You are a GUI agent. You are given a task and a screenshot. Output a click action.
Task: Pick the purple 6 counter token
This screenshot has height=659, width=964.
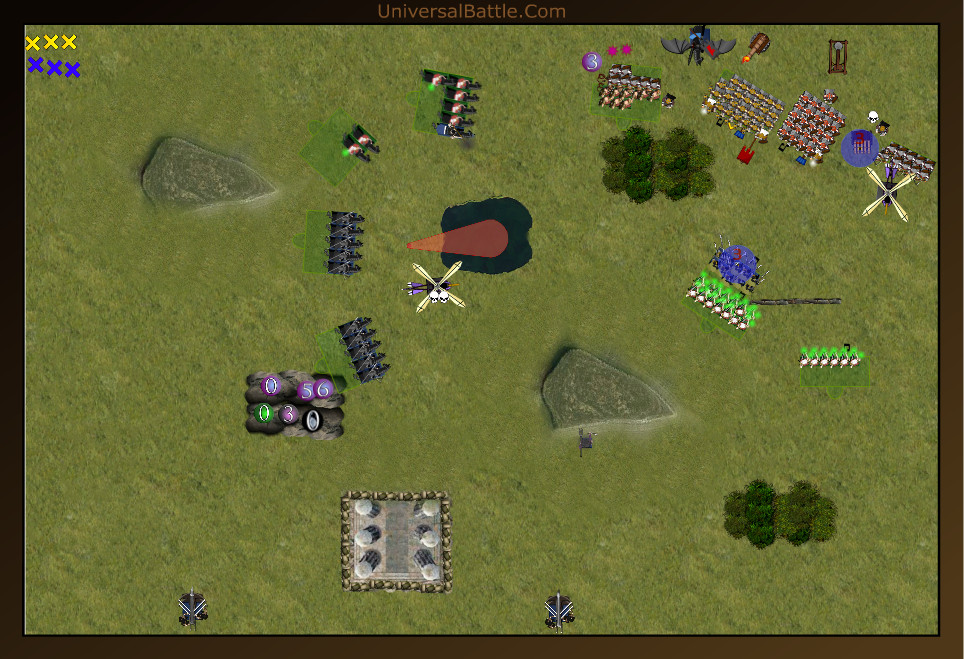pos(322,389)
